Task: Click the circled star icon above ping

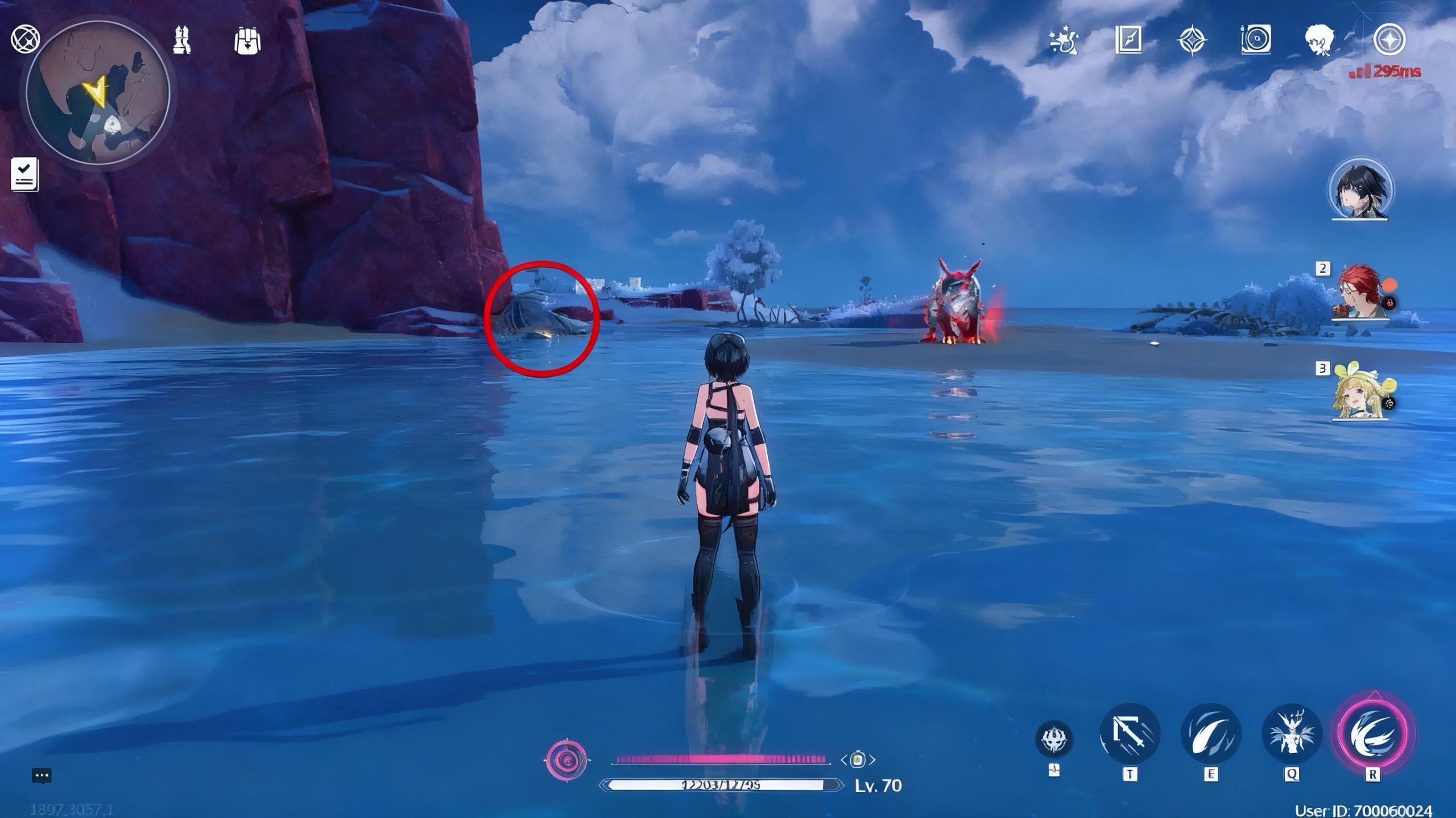Action: (1389, 40)
